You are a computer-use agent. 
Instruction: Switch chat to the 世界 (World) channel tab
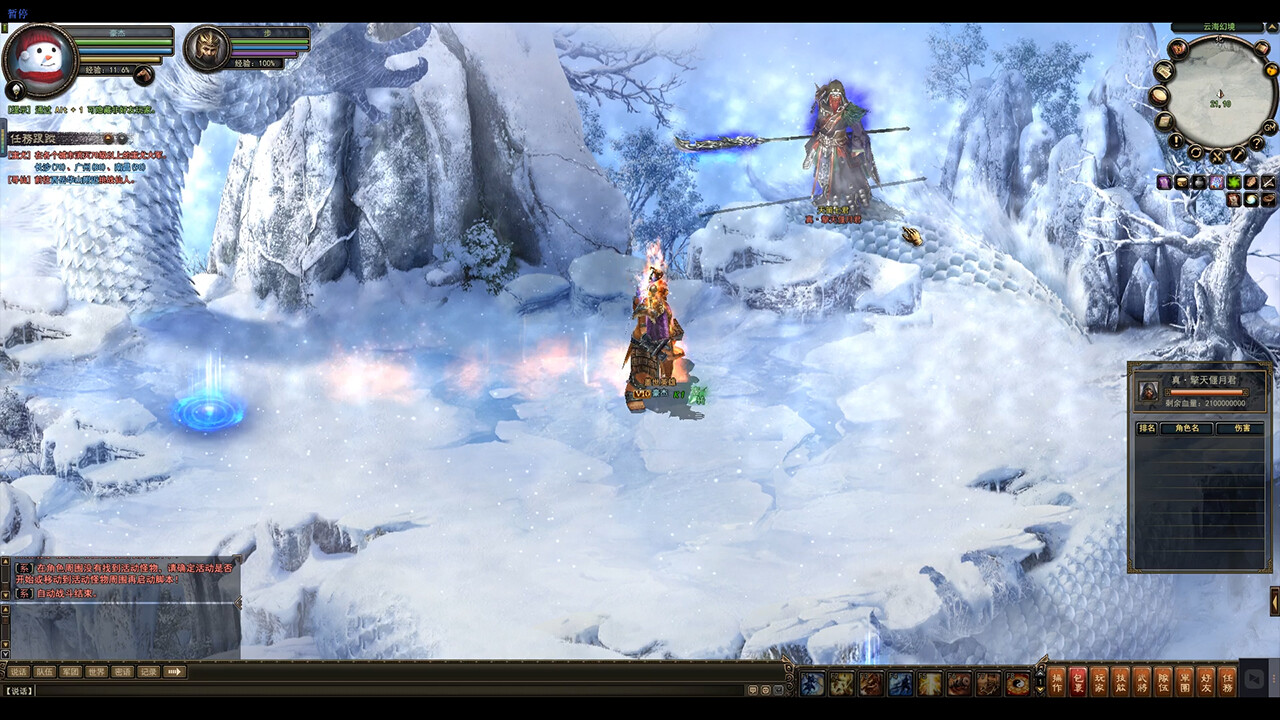pos(97,672)
